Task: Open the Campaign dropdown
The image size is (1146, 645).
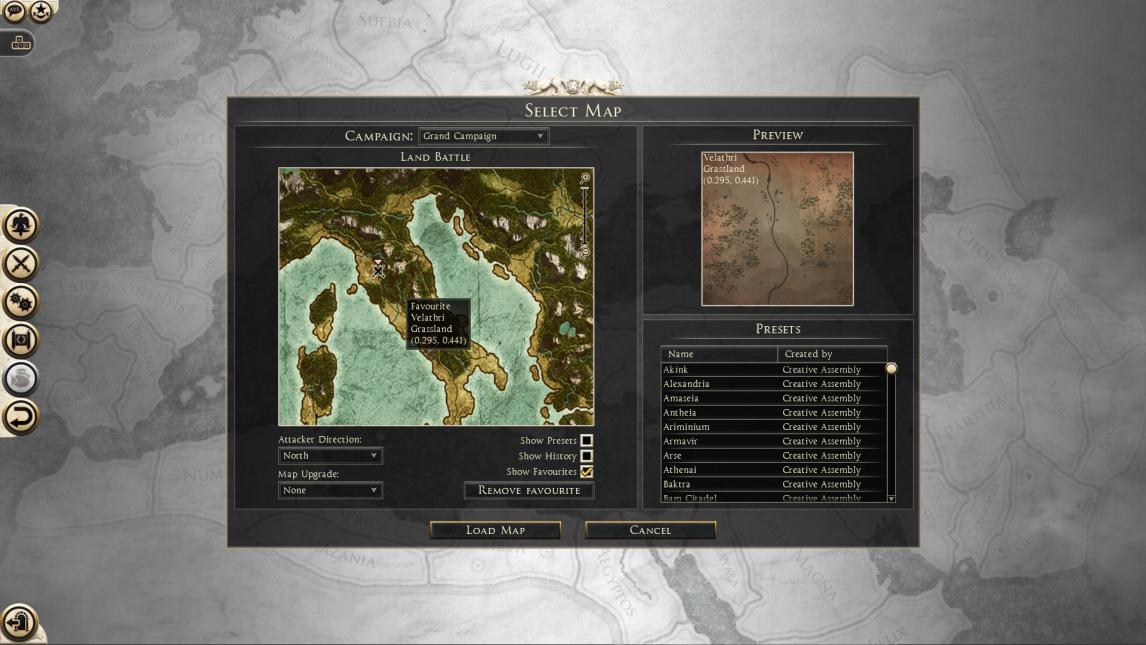Action: 484,136
